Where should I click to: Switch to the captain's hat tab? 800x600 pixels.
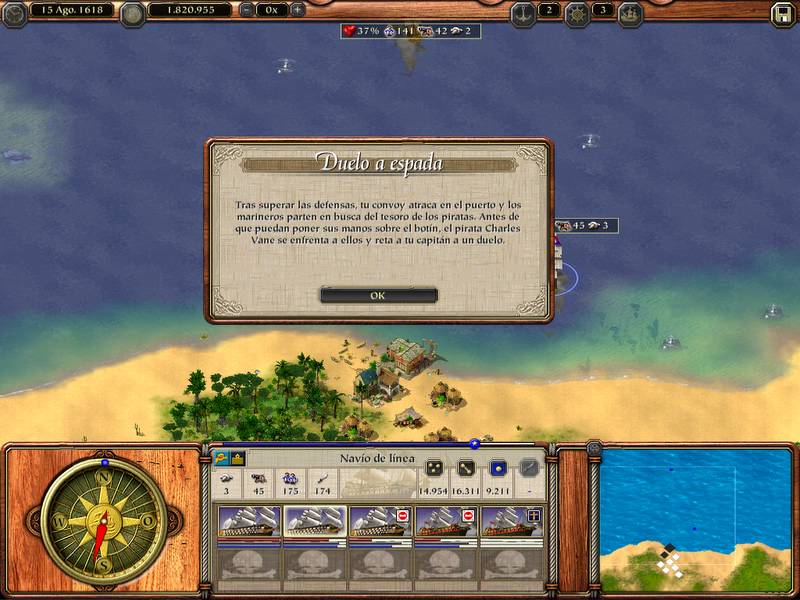pos(220,458)
